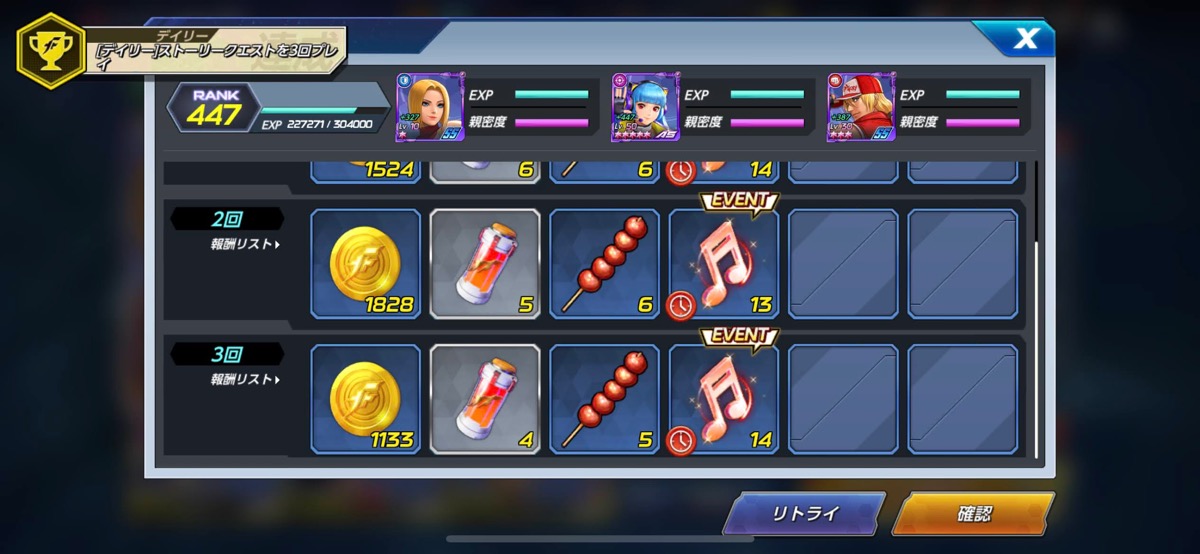Select the 1133 gold coin reward

pos(365,399)
